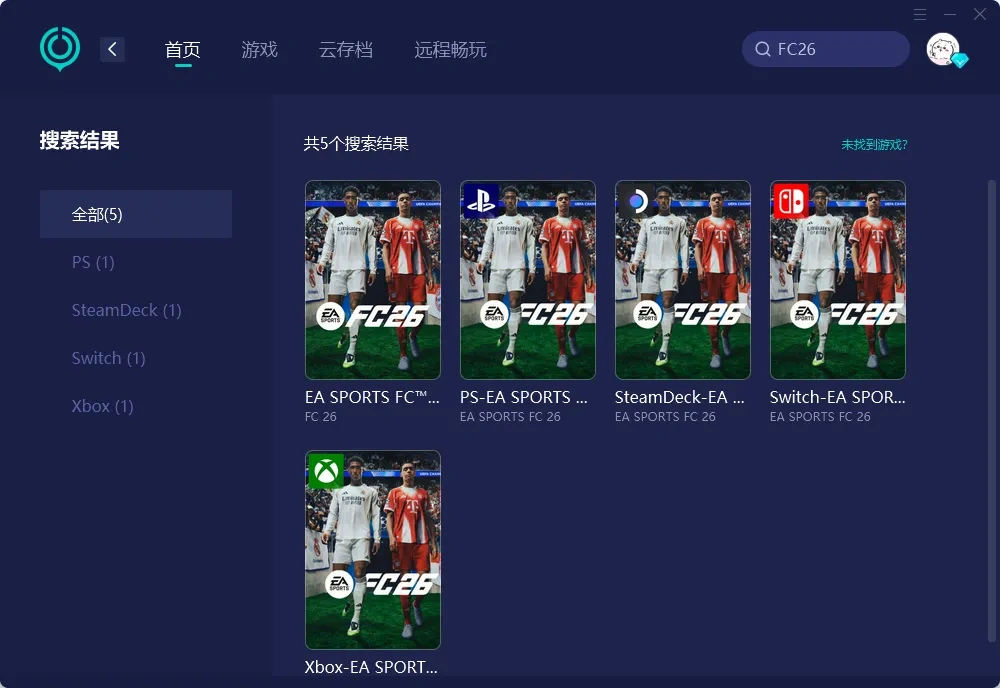Open the Switch-EA SPORTS FC 26 tile
1000x688 pixels.
tap(837, 280)
